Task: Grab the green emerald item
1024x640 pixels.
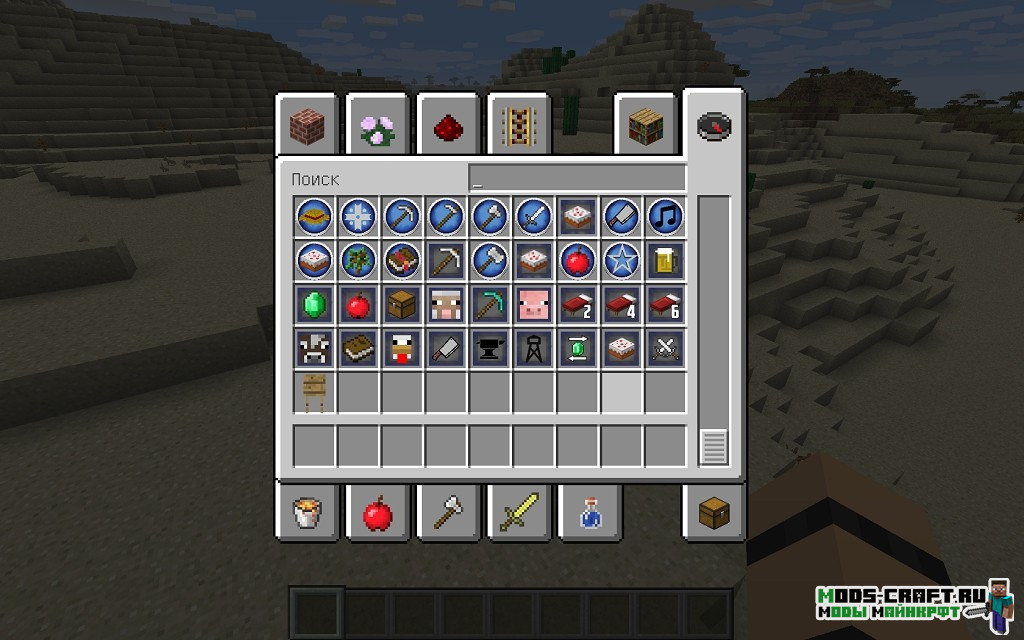Action: pos(314,303)
